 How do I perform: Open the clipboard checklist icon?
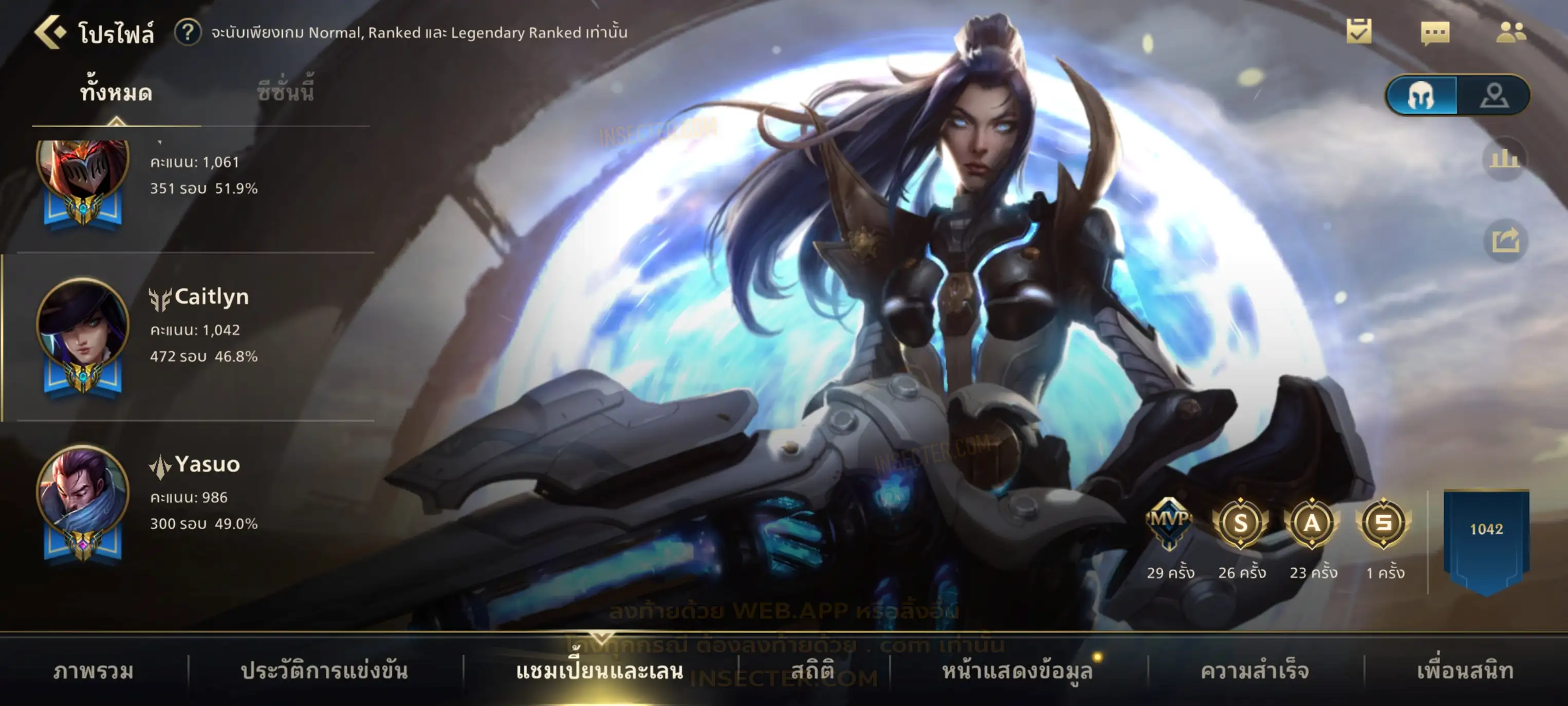1359,32
